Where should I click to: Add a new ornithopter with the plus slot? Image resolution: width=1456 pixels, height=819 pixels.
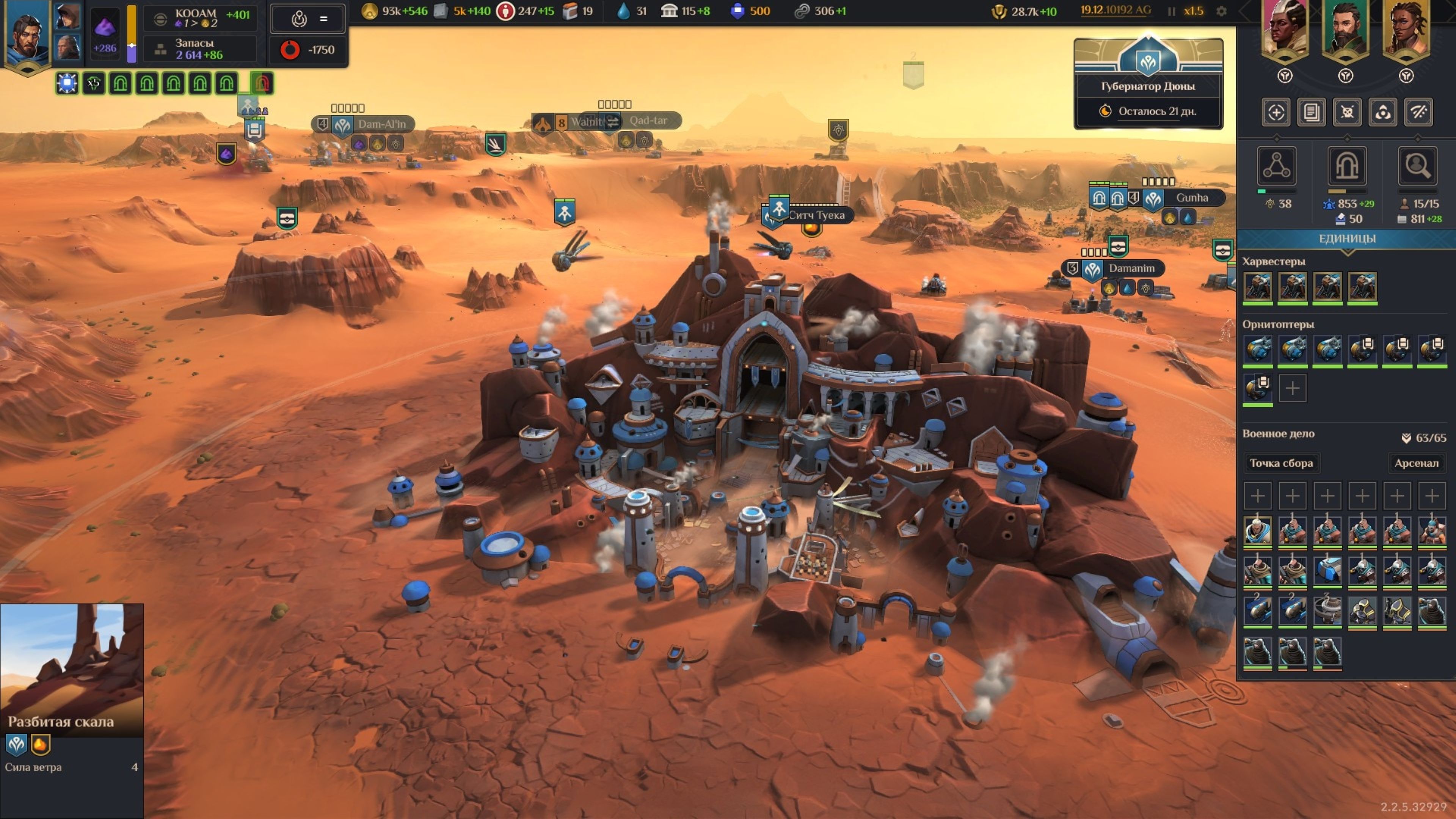(1292, 388)
